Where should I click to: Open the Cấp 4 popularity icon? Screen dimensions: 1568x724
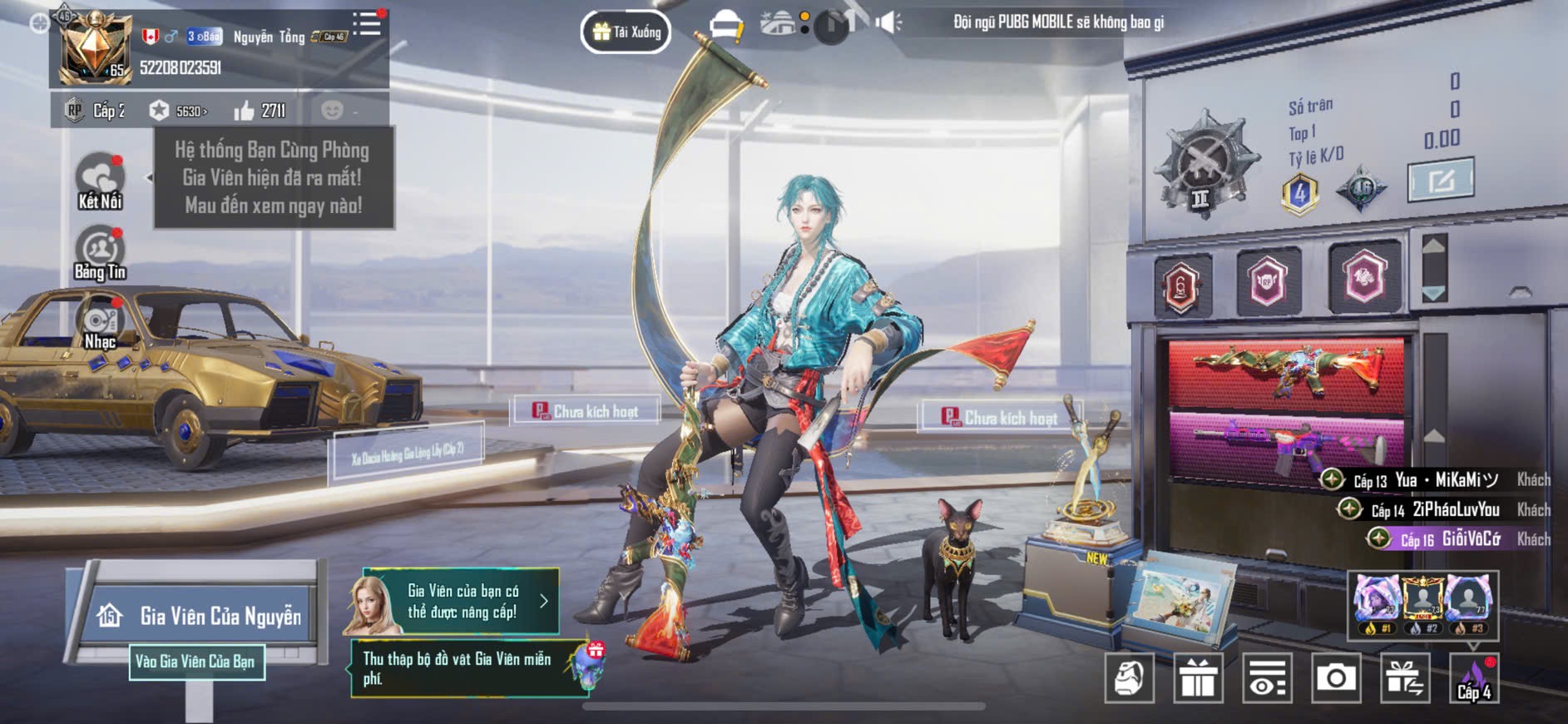tap(1474, 678)
